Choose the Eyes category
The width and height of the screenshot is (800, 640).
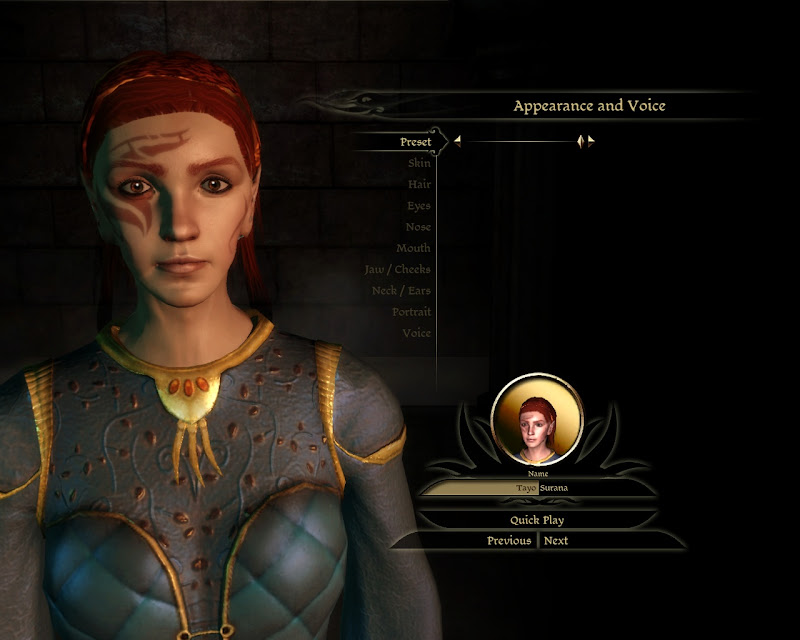[x=419, y=206]
